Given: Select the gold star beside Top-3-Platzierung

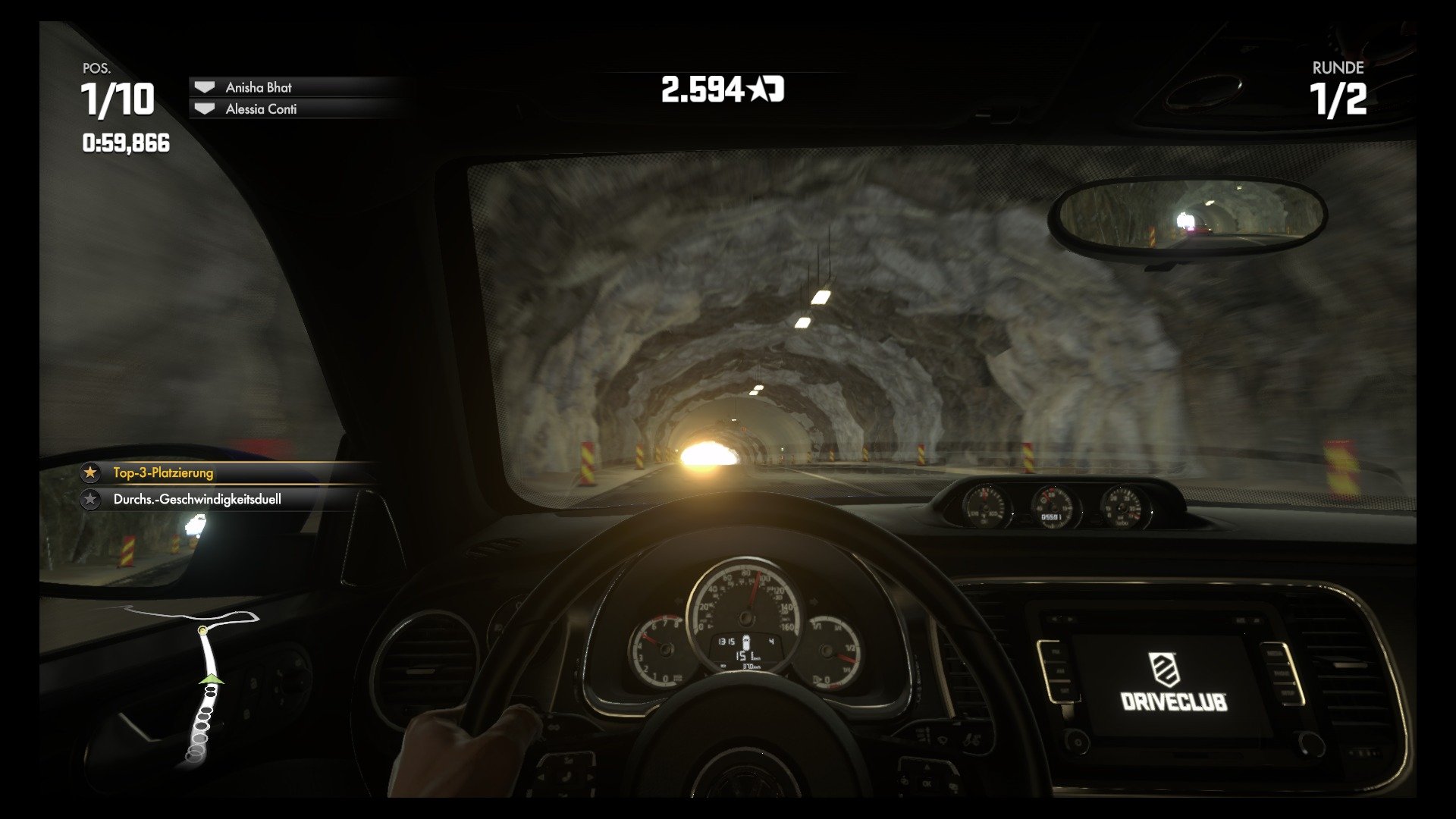Looking at the screenshot, I should 90,472.
